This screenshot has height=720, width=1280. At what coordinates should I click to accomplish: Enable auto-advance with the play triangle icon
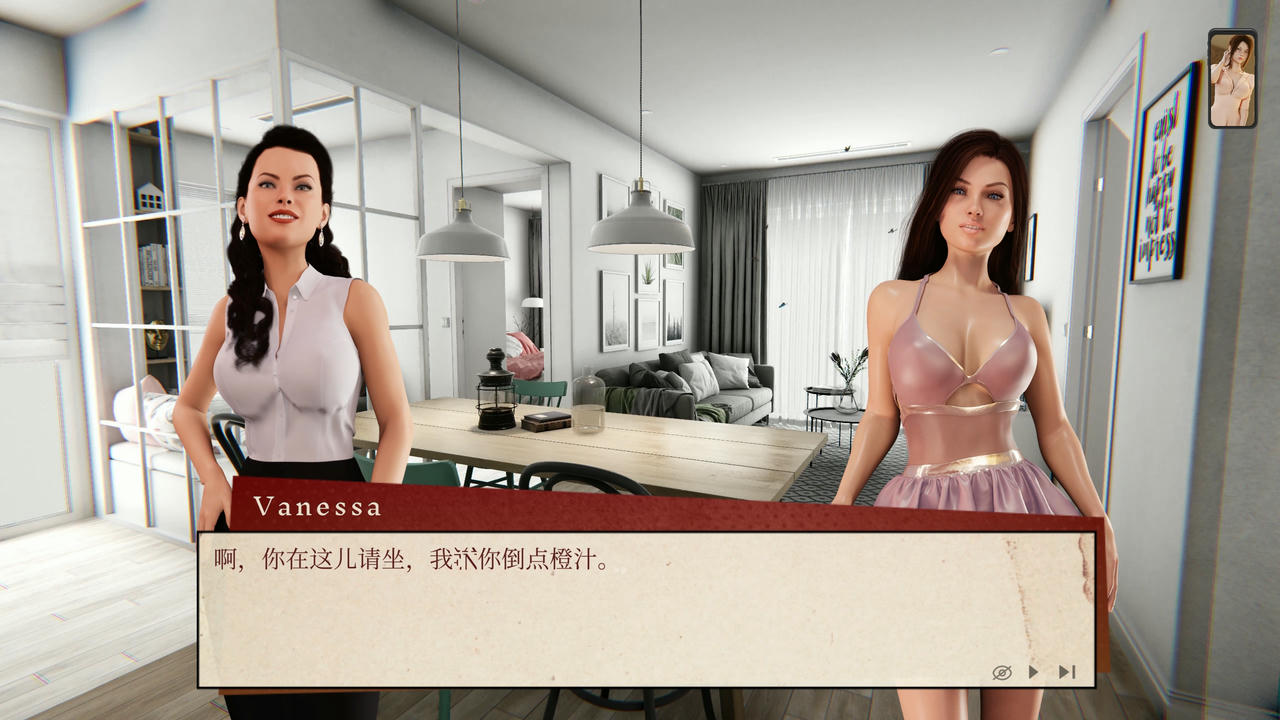coord(1031,673)
